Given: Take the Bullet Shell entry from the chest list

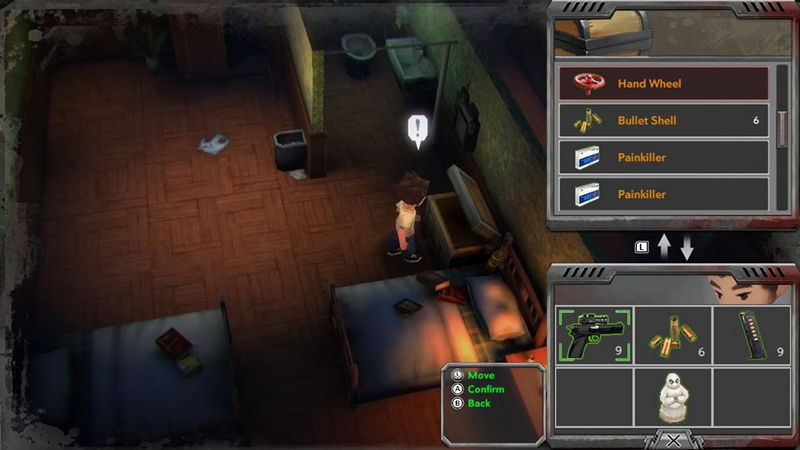Looking at the screenshot, I should pos(663,121).
